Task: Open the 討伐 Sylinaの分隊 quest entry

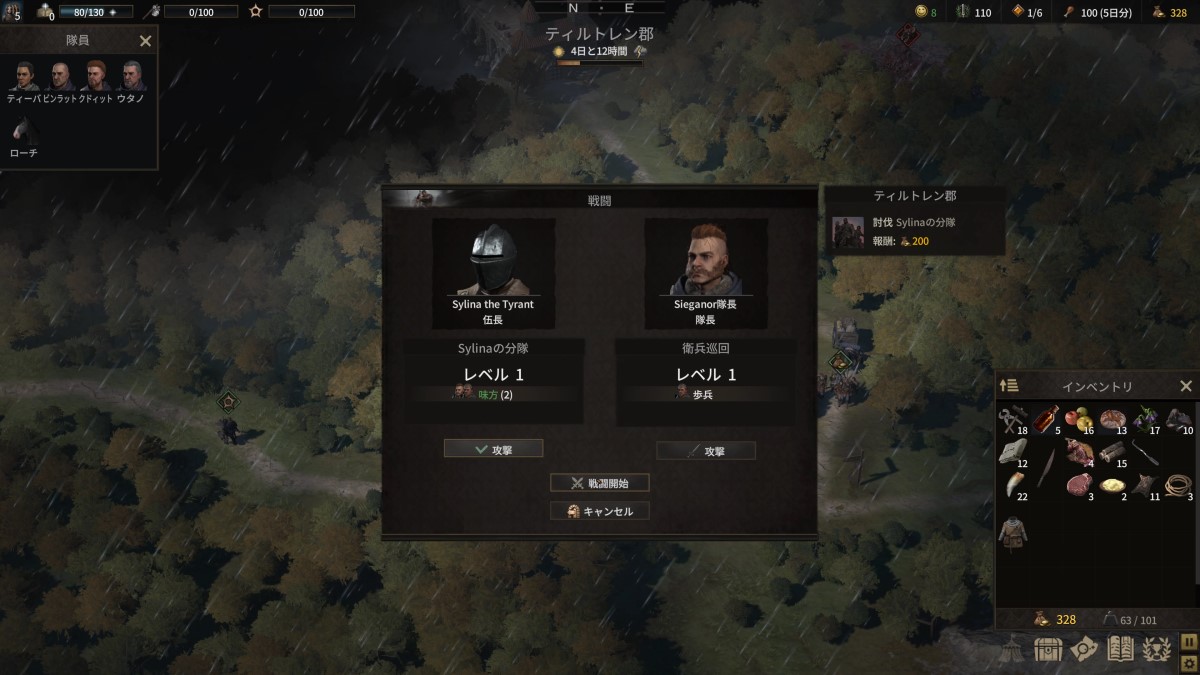Action: (910, 232)
